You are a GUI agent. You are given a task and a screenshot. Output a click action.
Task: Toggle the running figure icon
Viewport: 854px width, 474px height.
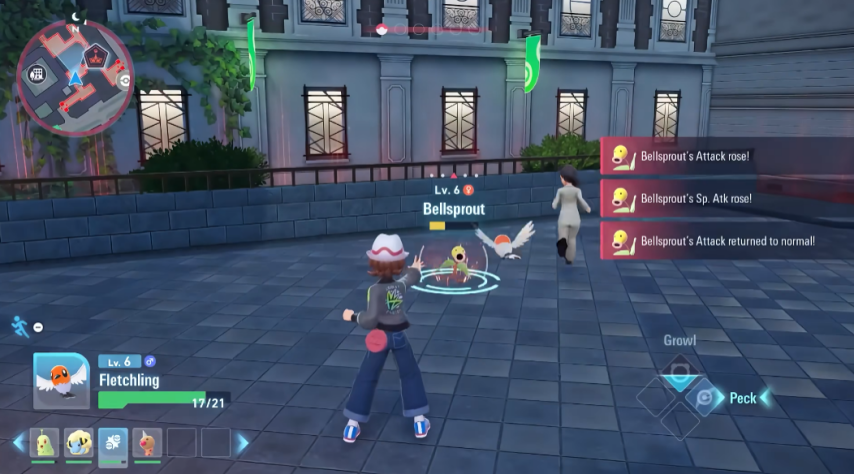(x=19, y=326)
